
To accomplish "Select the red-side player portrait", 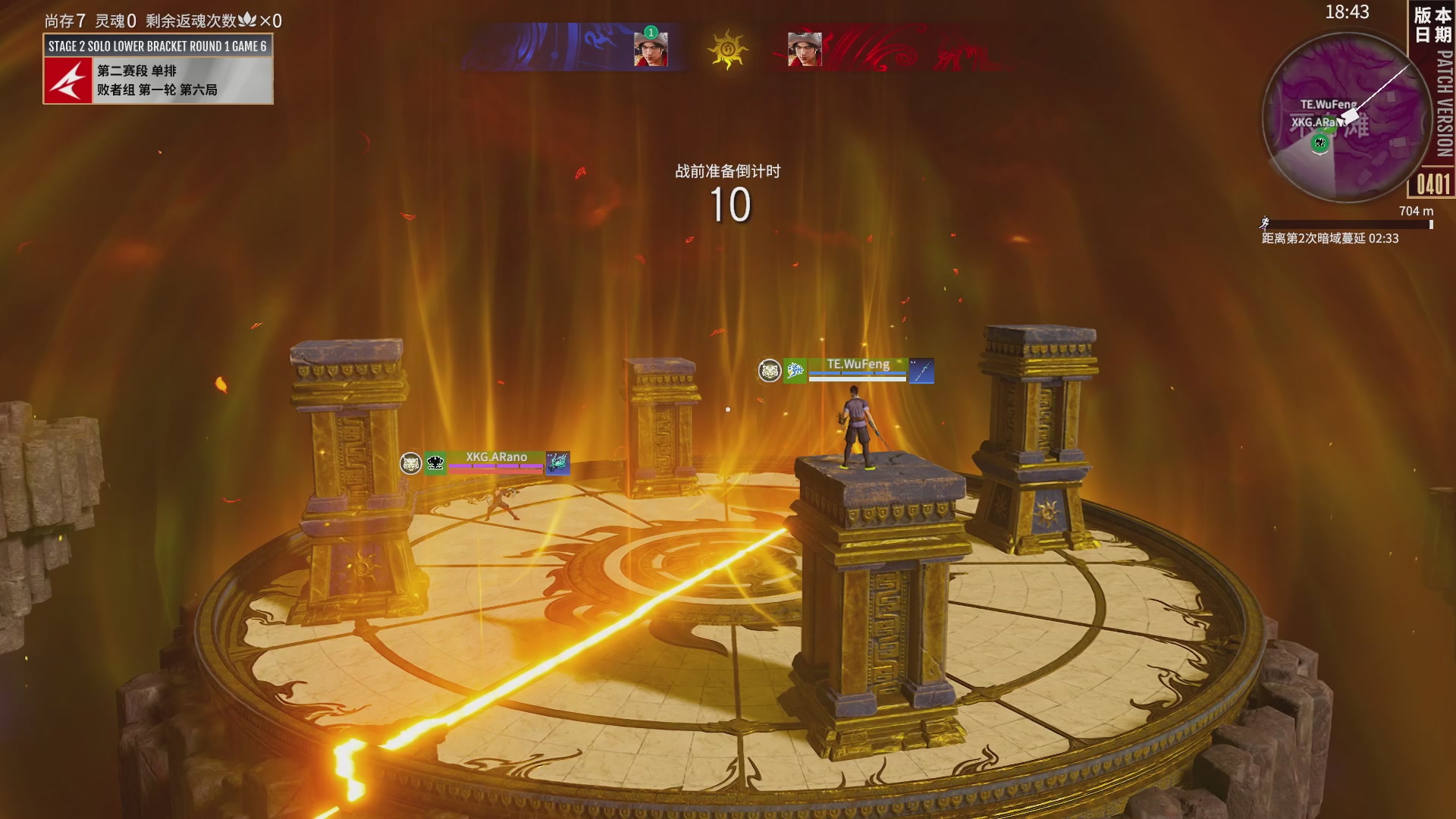I will (x=805, y=49).
